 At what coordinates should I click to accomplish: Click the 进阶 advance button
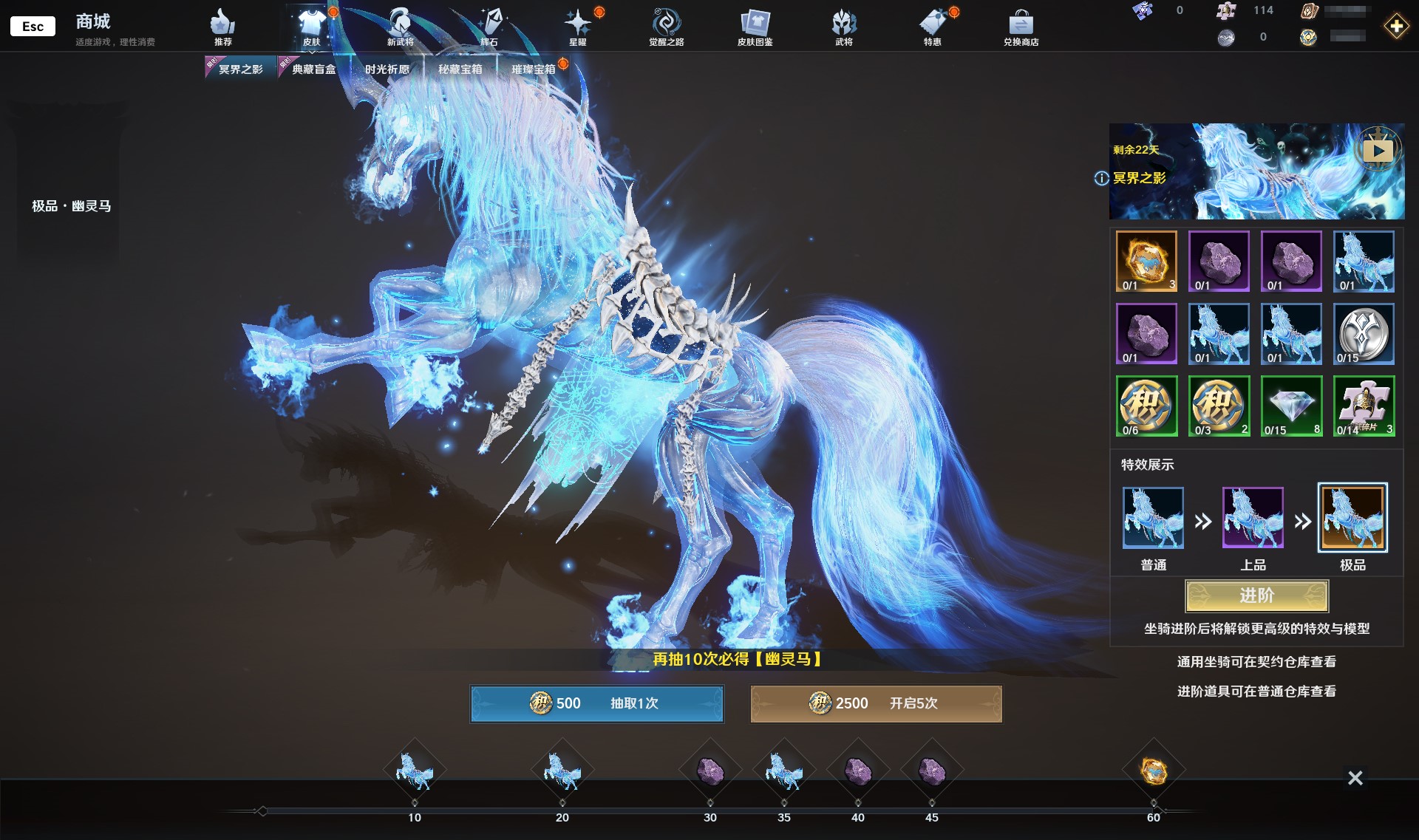[1256, 595]
